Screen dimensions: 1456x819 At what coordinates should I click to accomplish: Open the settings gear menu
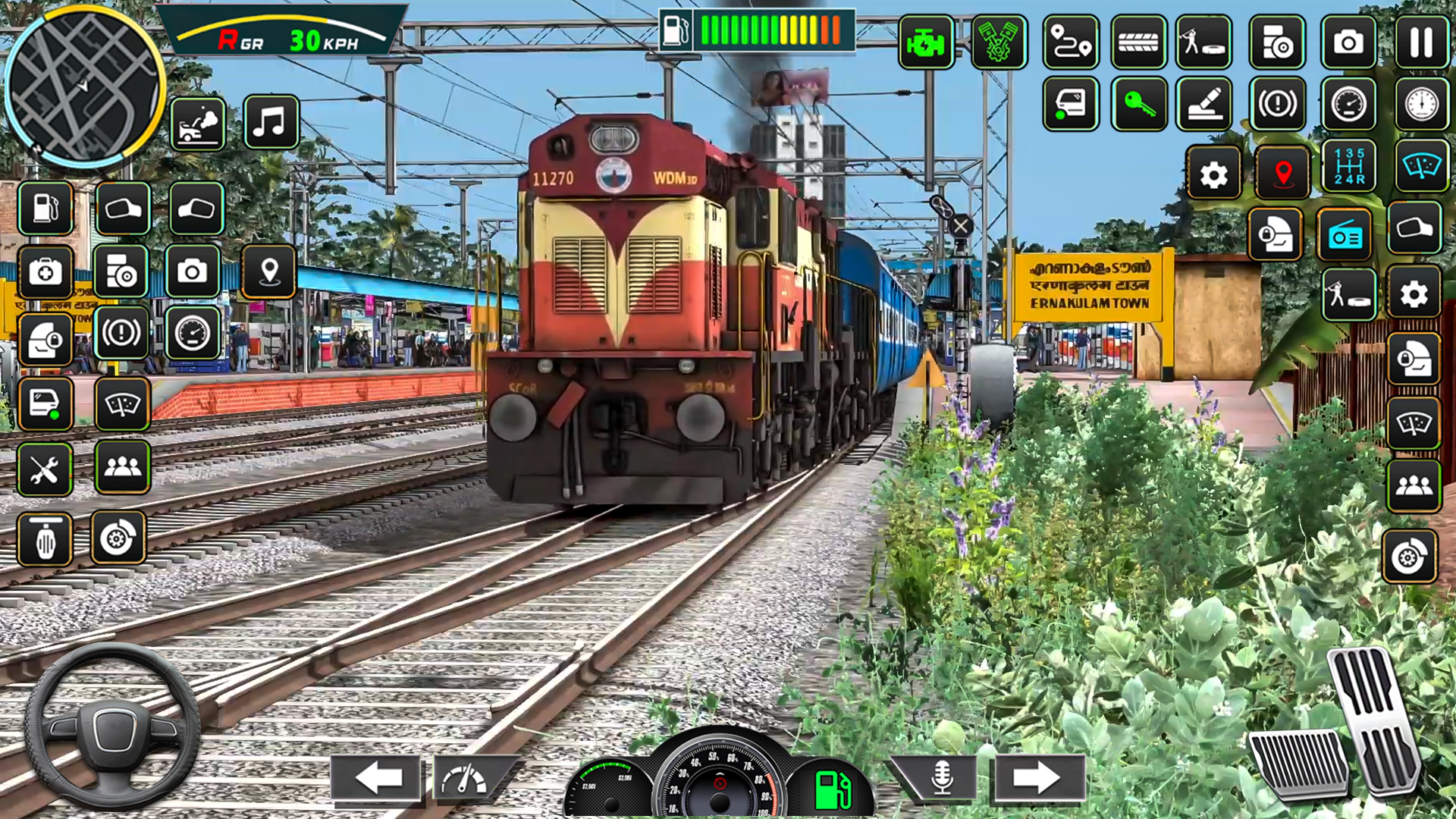[1214, 174]
